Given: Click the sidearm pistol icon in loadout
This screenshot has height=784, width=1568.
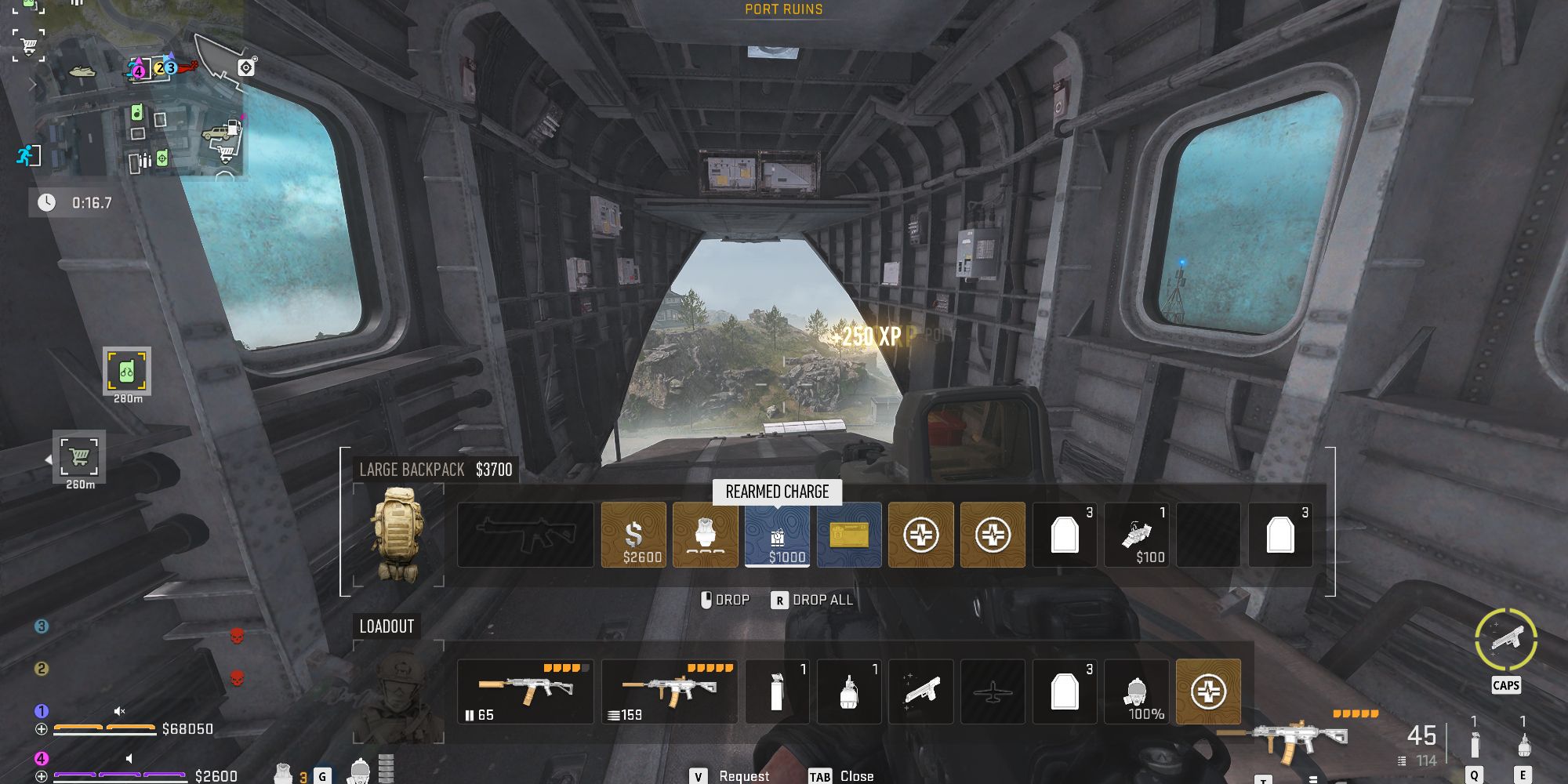Looking at the screenshot, I should tap(921, 691).
